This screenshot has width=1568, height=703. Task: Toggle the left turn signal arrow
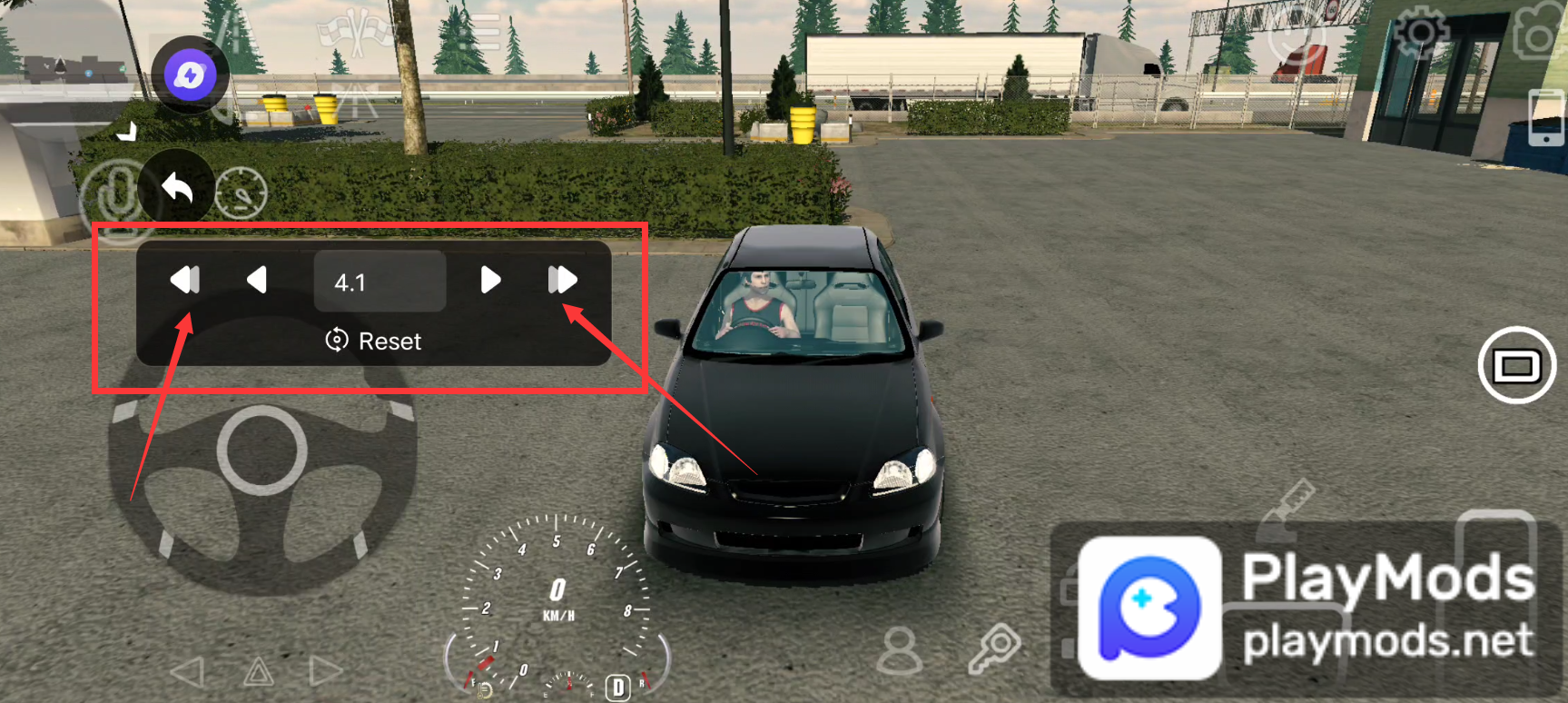pos(190,673)
